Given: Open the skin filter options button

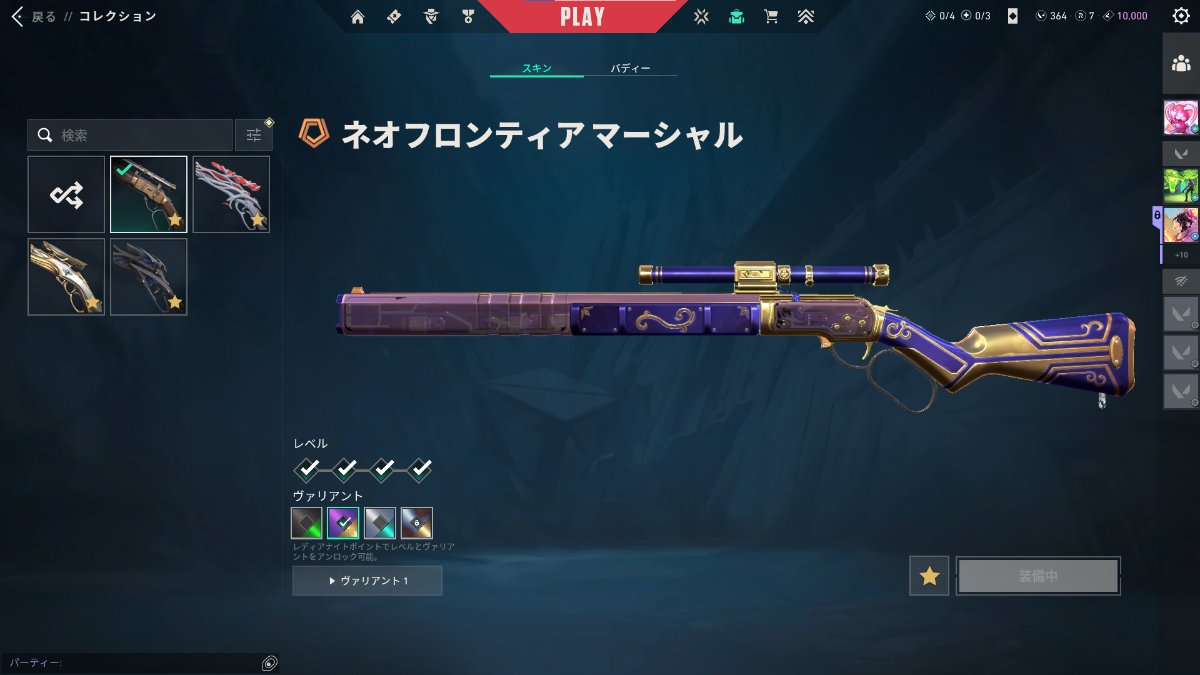Looking at the screenshot, I should 254,135.
